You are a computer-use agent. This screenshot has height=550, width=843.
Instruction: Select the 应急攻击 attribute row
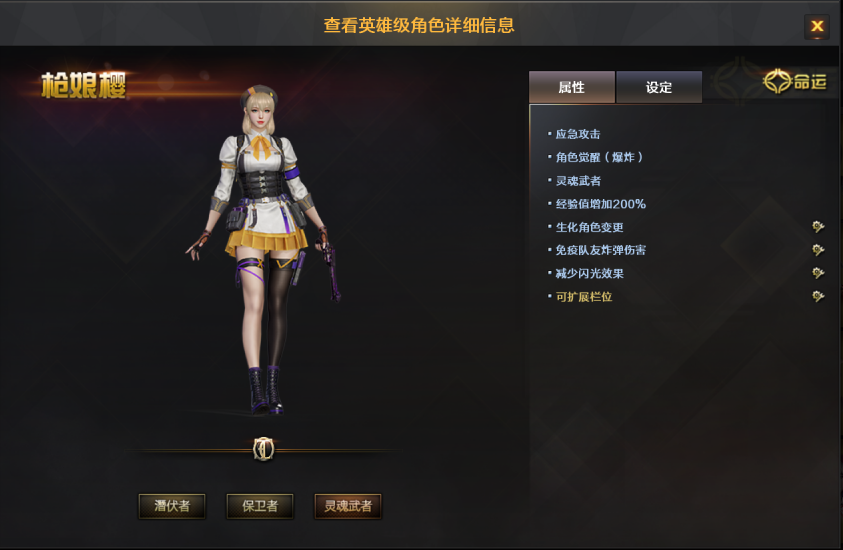pos(578,134)
